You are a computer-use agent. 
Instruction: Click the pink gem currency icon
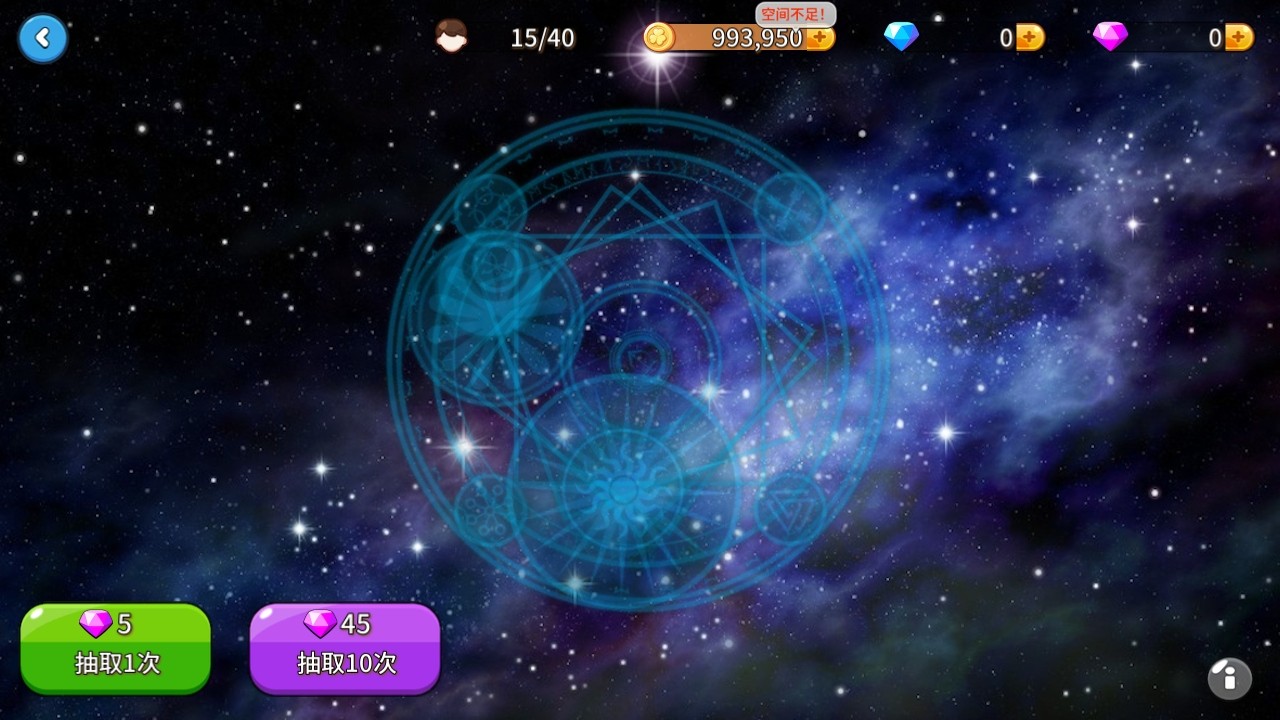pos(1109,36)
